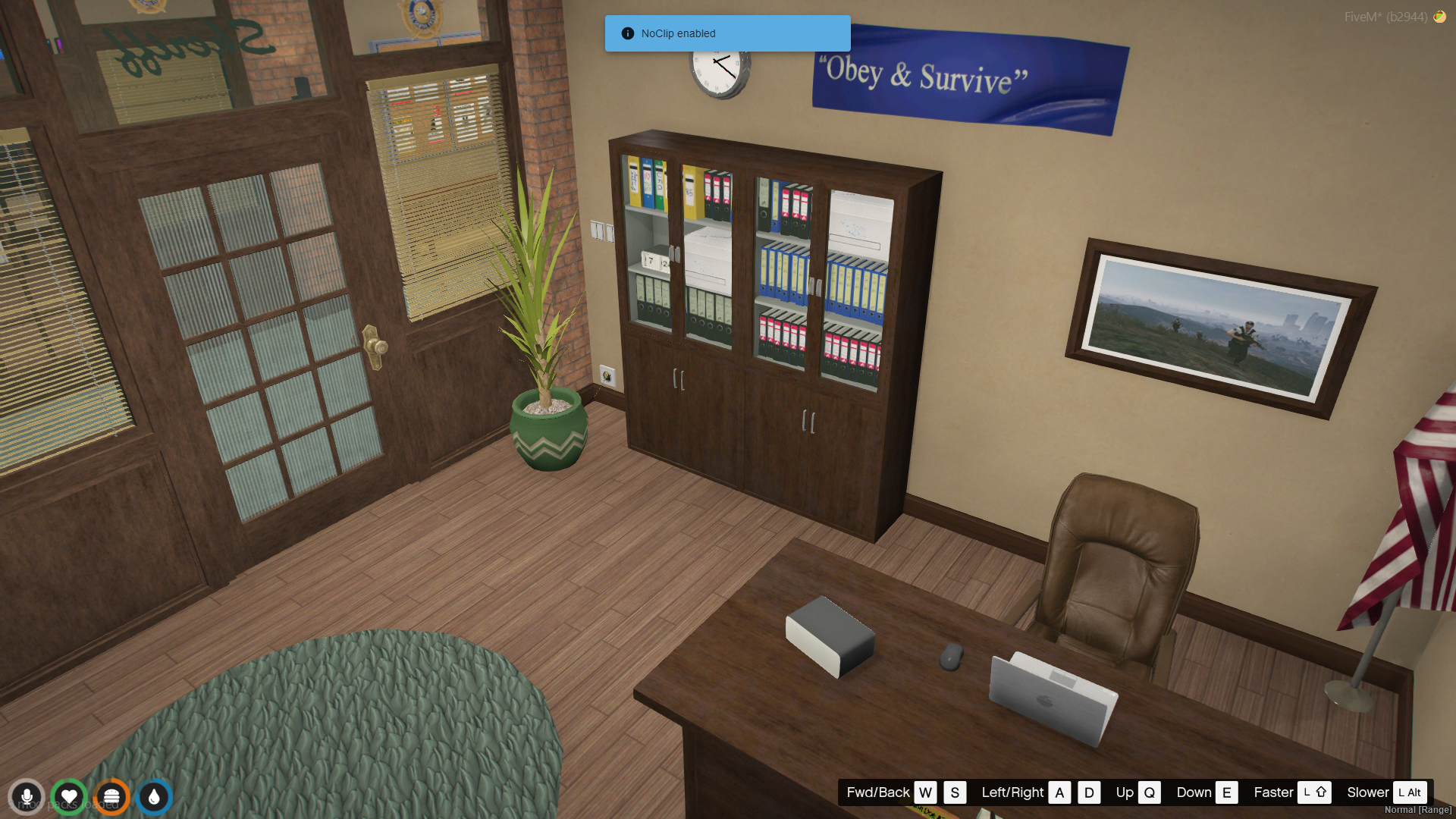This screenshot has width=1456, height=819.
Task: Click the microphone voice icon
Action: tap(27, 797)
